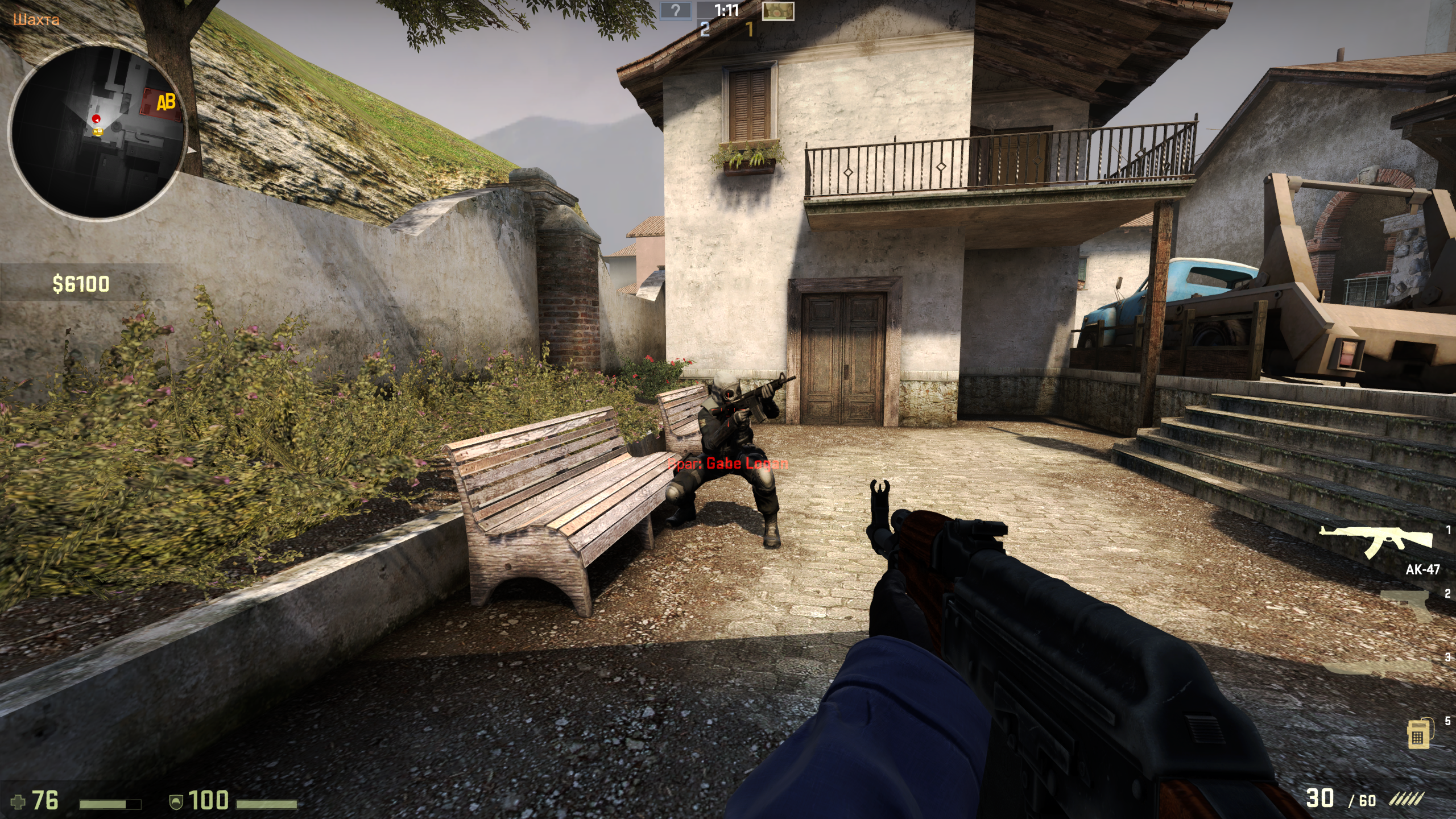Click the question mark player avatar
The height and width of the screenshot is (819, 1456).
(x=676, y=10)
